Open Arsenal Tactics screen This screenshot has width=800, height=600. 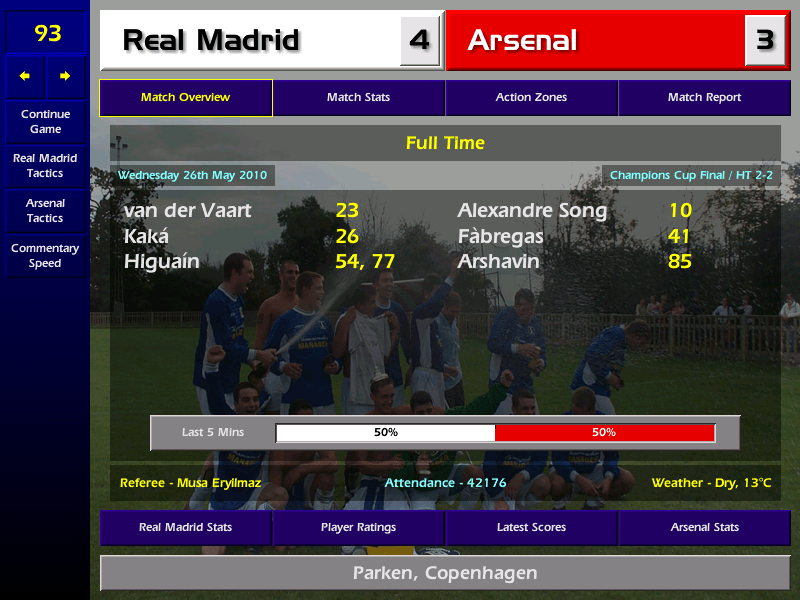45,210
